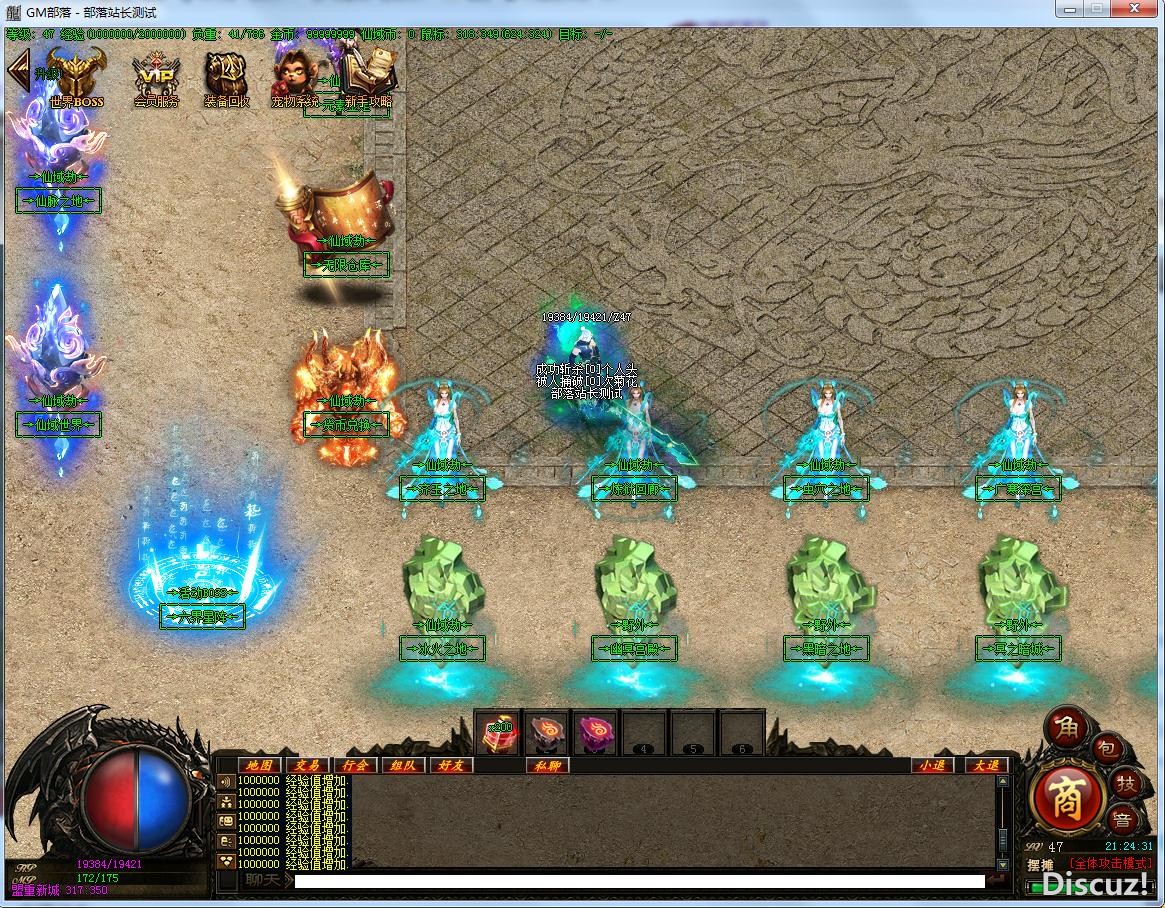
Task: Open the 宠物系统 monkey icon
Action: click(293, 78)
